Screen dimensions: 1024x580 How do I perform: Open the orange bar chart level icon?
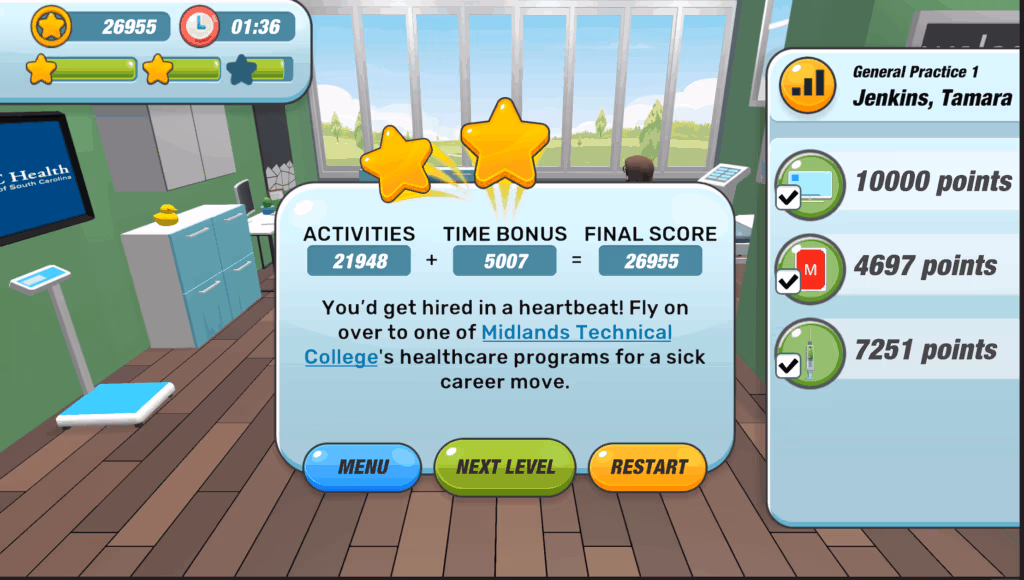point(807,85)
